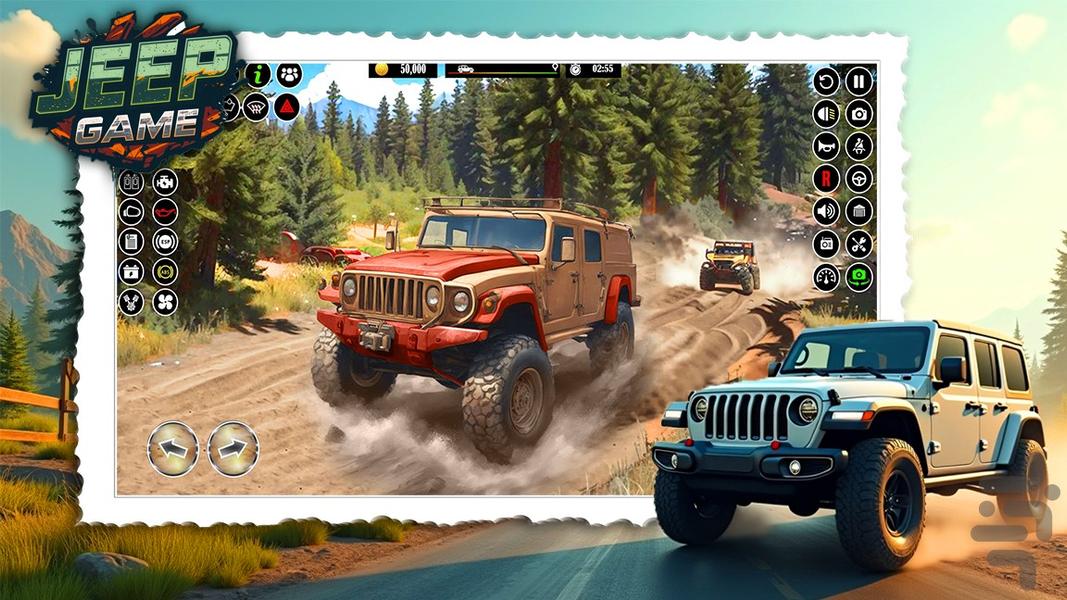
Task: Steer right with the right arrow button
Action: pyautogui.click(x=233, y=449)
